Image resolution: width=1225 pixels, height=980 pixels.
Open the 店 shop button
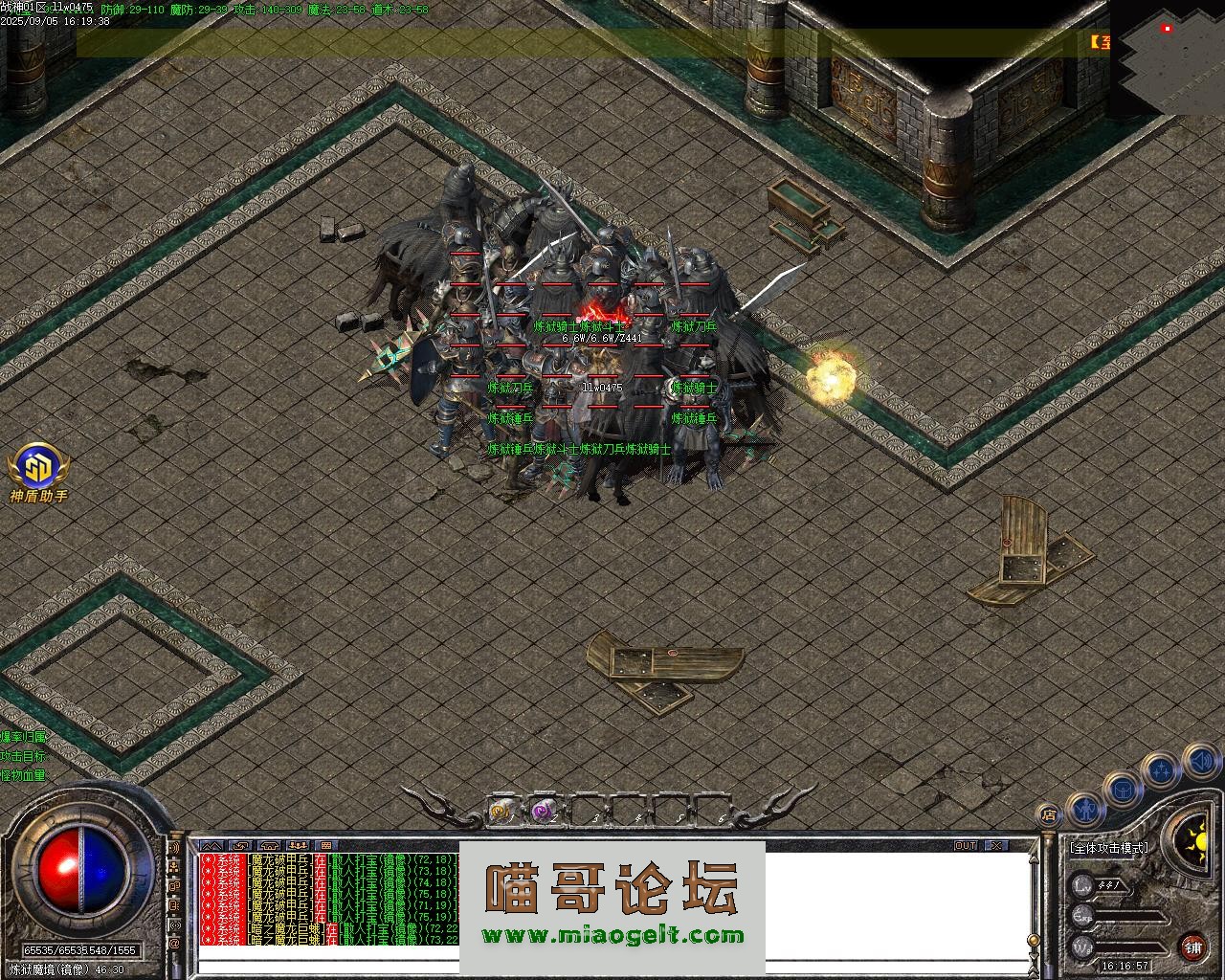1049,815
